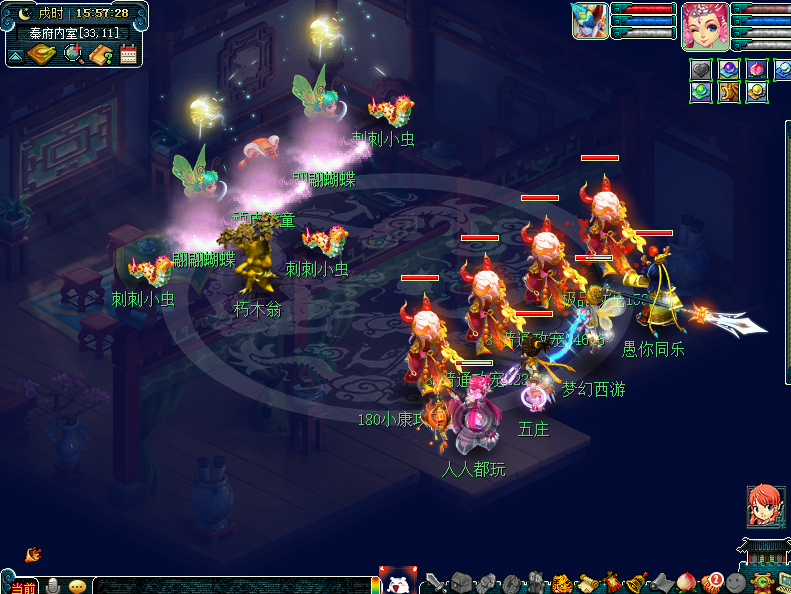
Task: Open the pink-haired character portrait
Action: point(705,26)
